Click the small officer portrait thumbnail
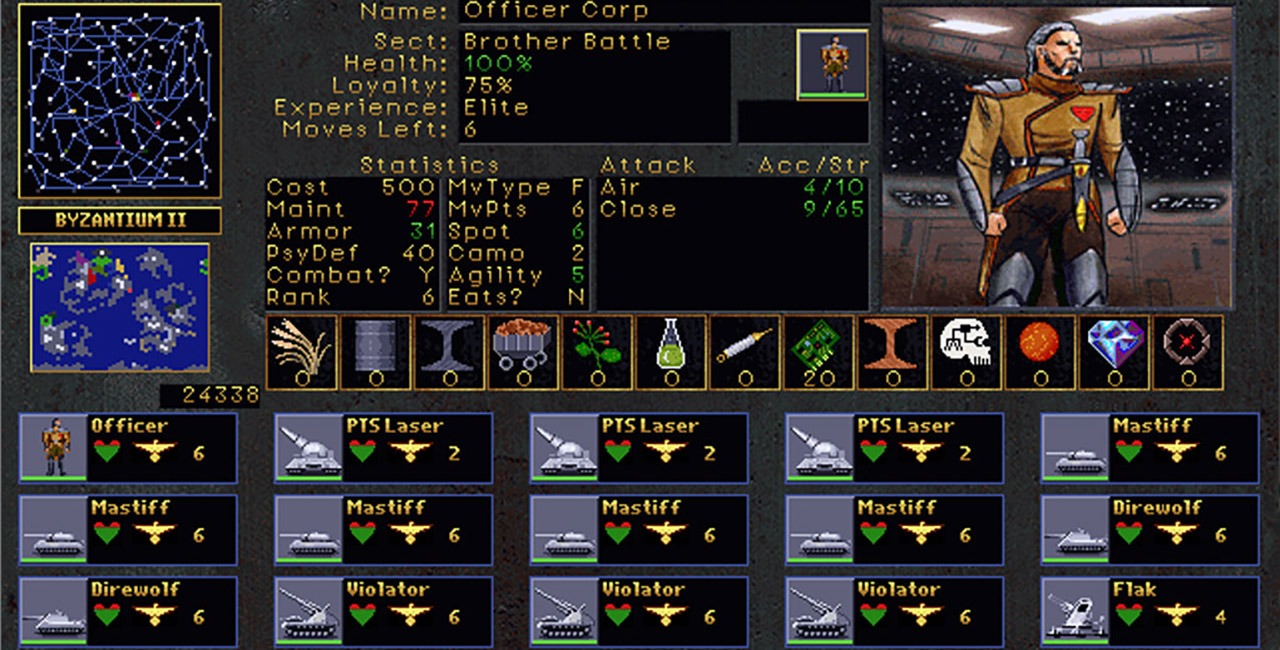 click(x=832, y=64)
